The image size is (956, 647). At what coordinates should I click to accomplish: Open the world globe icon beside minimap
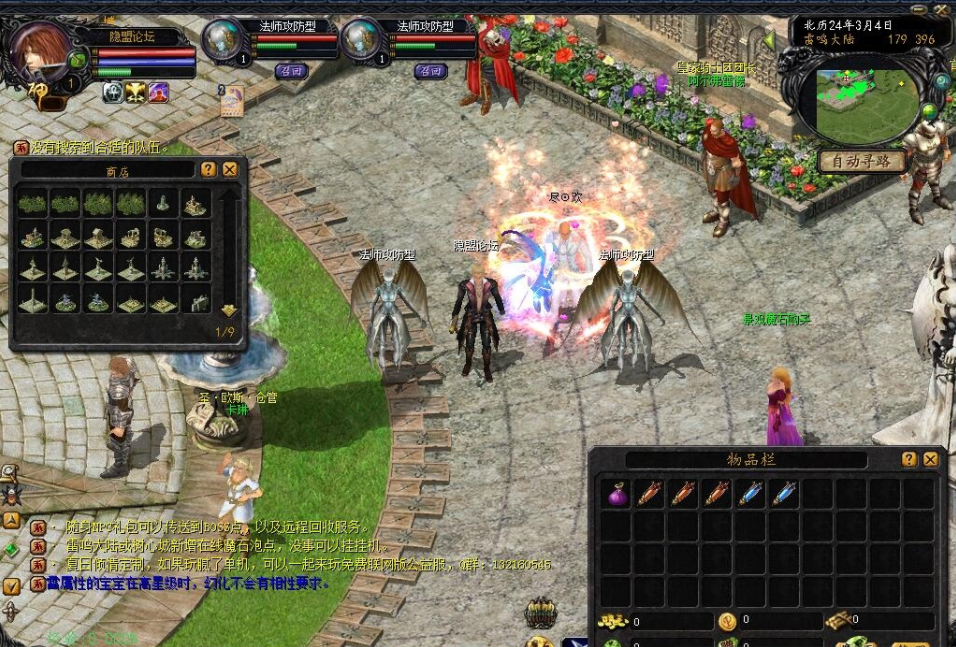(x=930, y=110)
